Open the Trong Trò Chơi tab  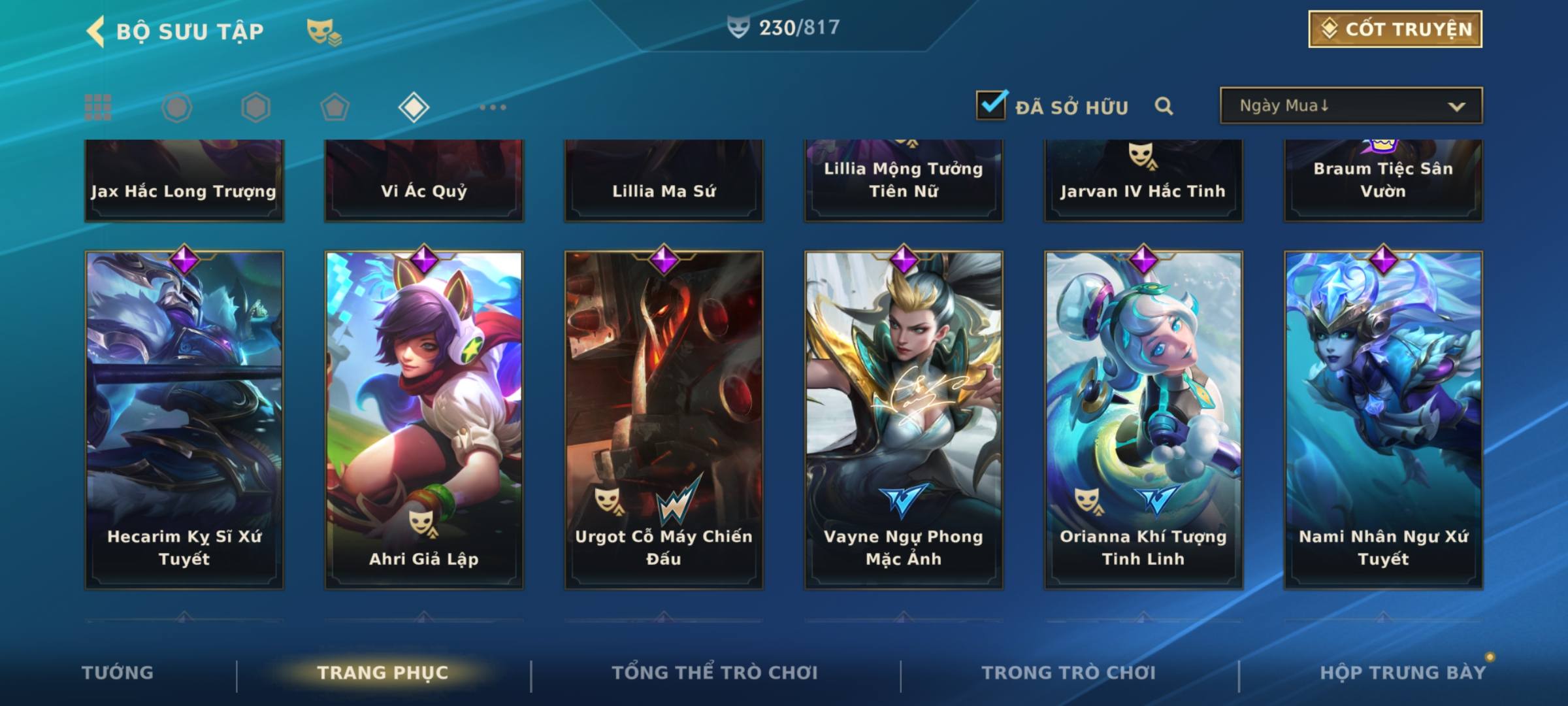(1069, 673)
